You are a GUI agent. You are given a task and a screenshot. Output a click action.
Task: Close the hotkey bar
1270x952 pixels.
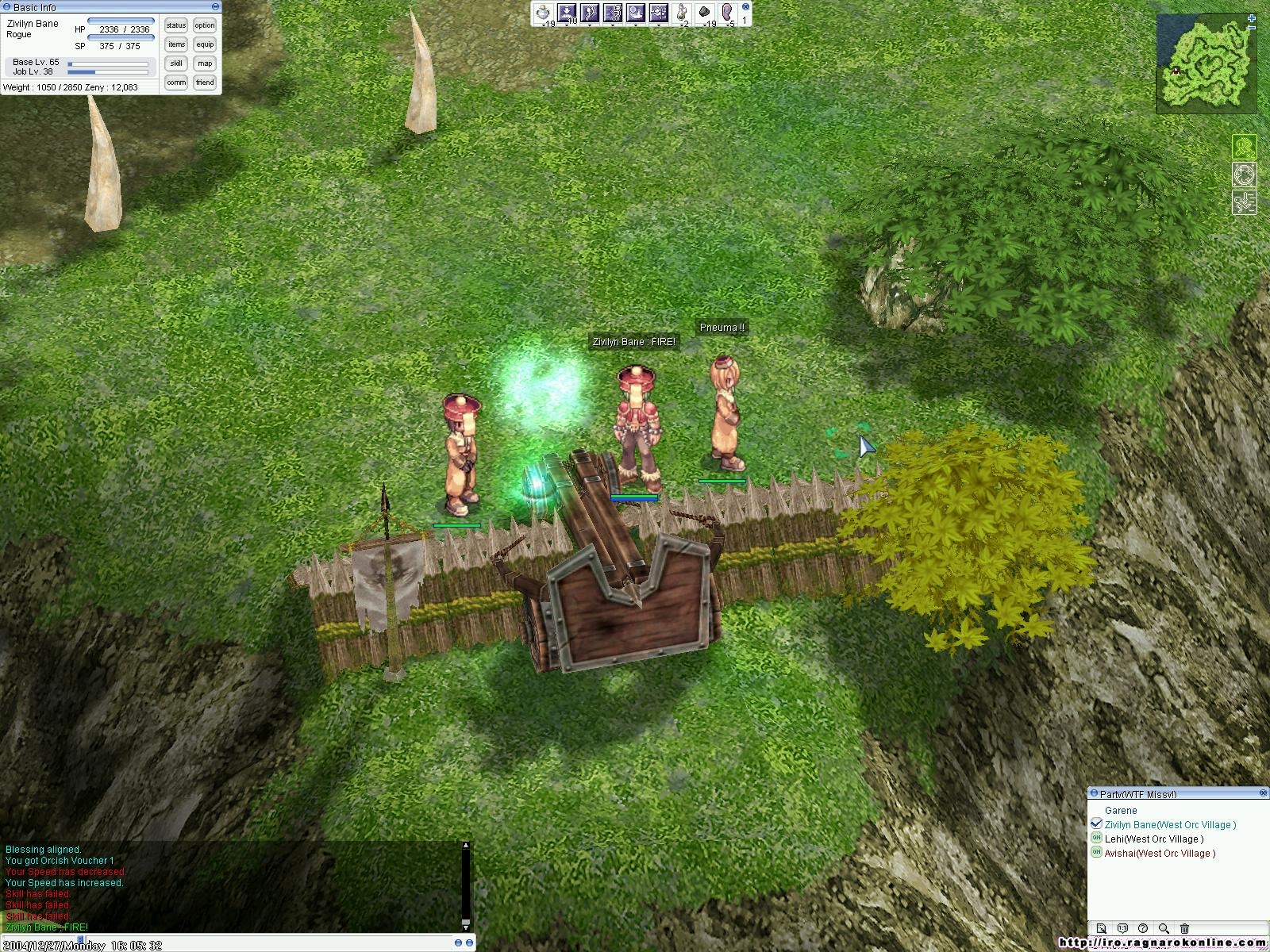click(745, 6)
